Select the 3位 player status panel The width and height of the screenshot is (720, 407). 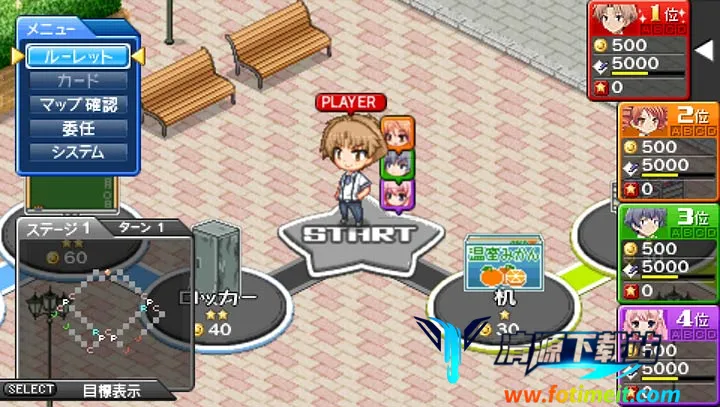point(668,252)
